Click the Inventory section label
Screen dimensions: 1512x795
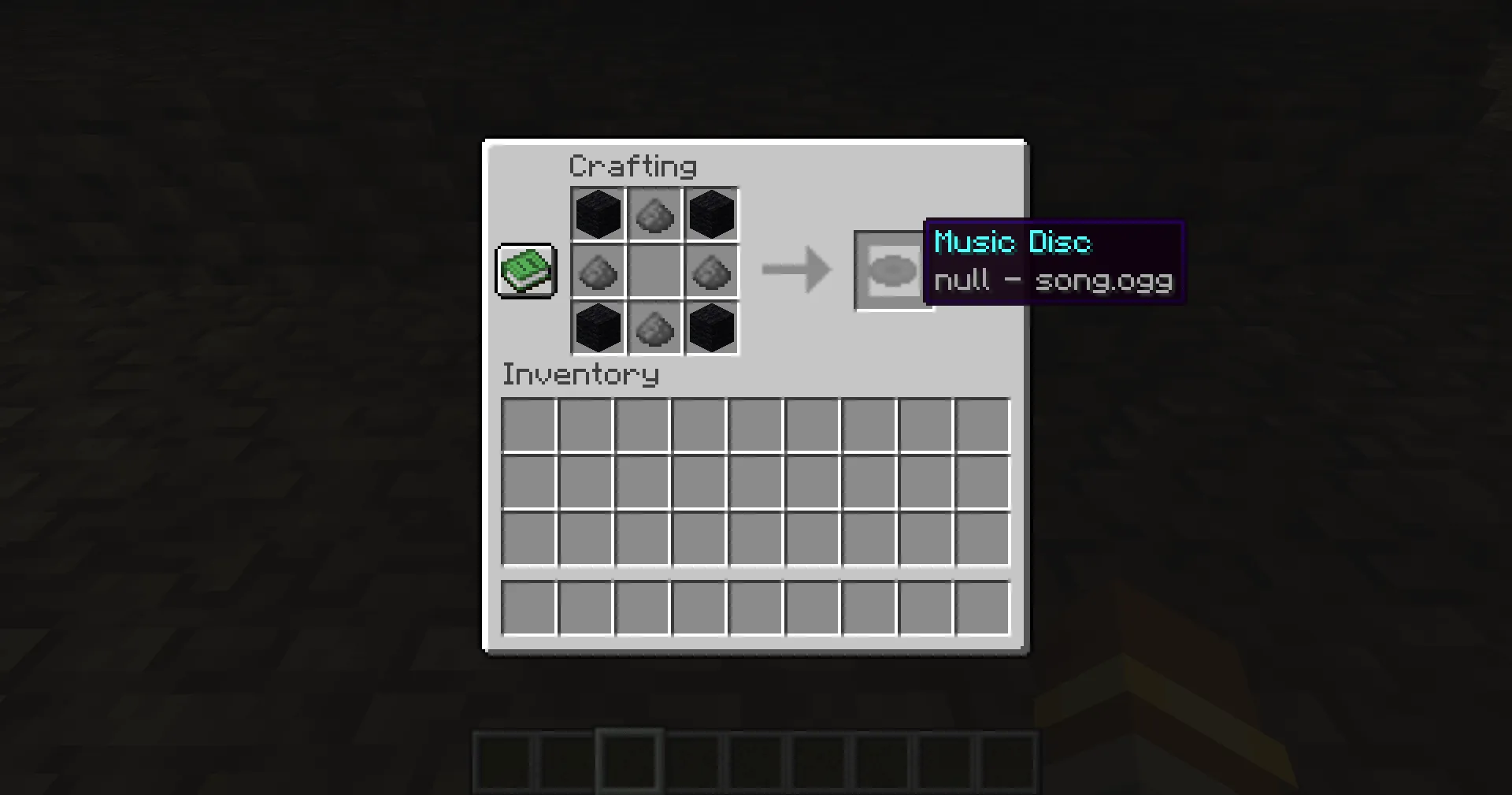(x=580, y=374)
